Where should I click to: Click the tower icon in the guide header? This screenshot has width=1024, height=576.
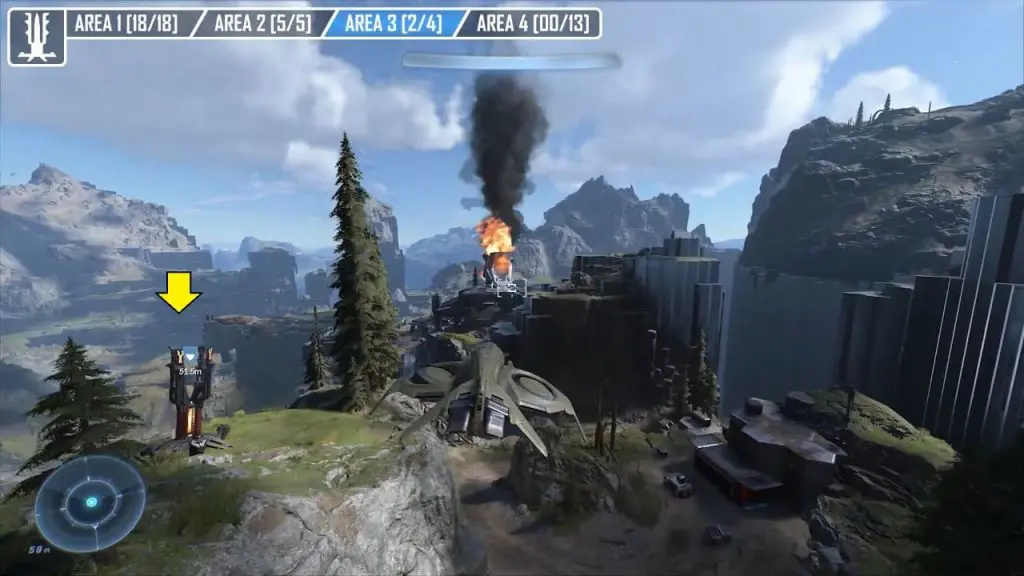(x=37, y=37)
